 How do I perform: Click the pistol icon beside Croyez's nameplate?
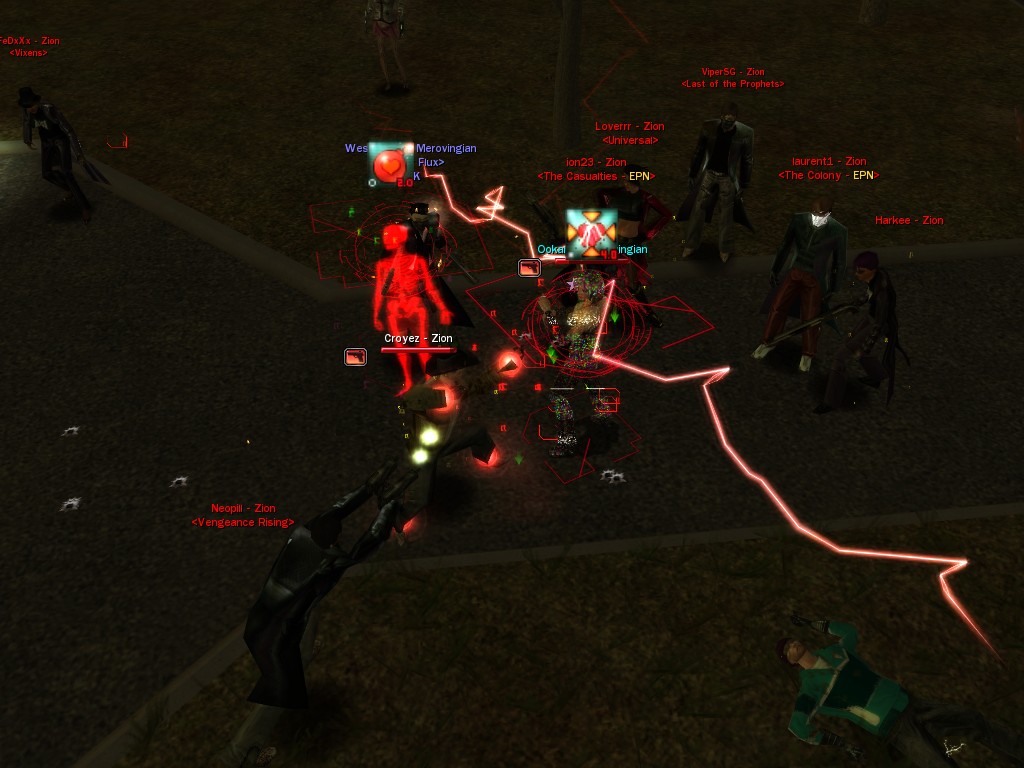(x=355, y=356)
